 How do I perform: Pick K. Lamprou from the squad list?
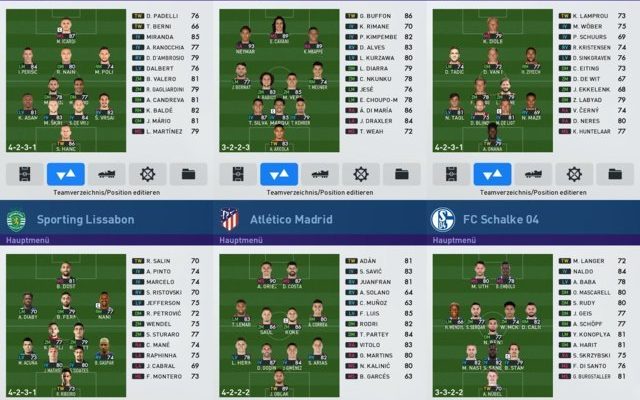(592, 17)
